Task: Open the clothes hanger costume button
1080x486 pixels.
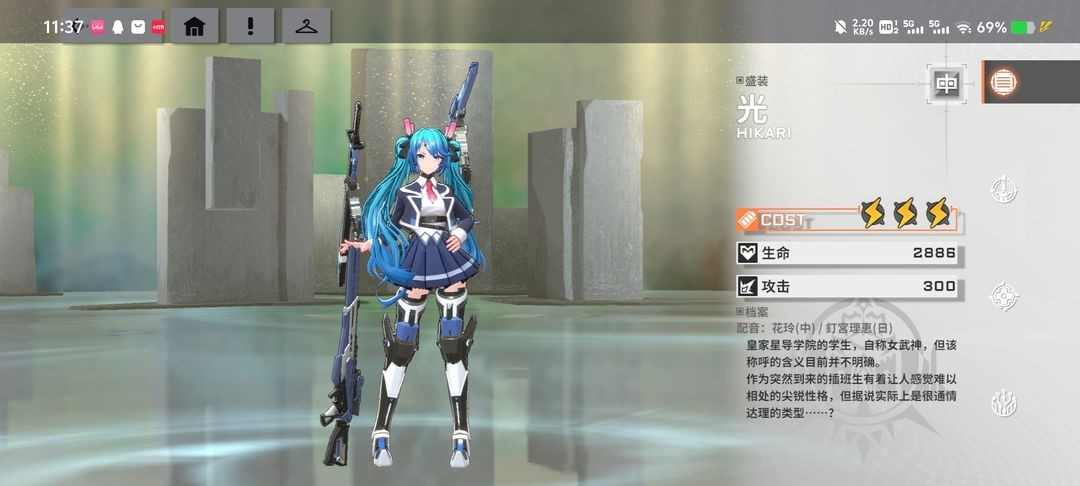Action: [306, 26]
